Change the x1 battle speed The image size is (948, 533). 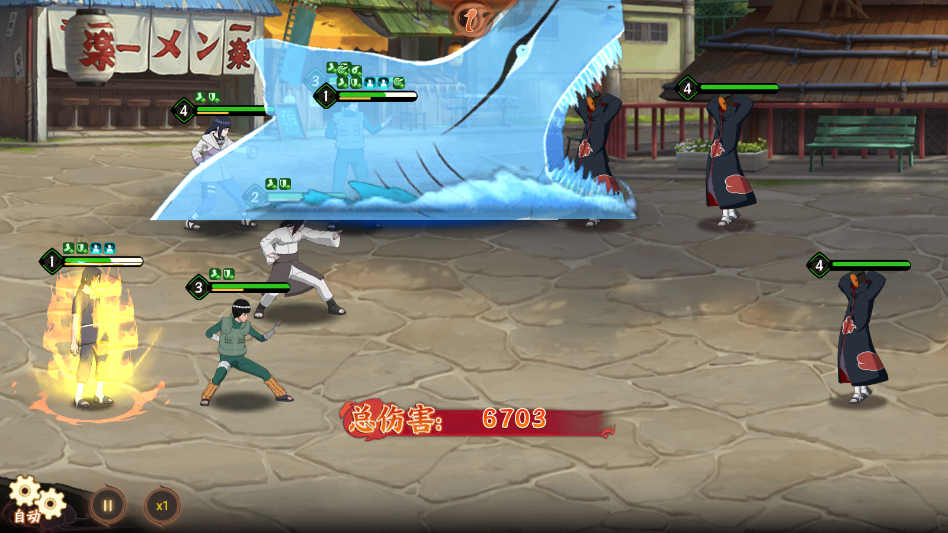click(x=161, y=505)
